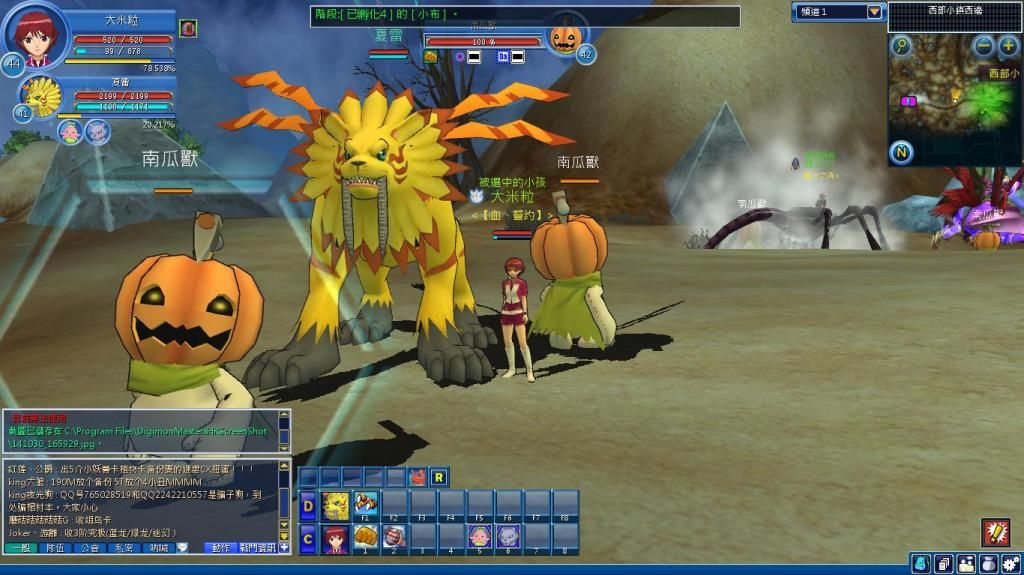
Task: Click the N compass button on minimap
Action: coord(901,153)
